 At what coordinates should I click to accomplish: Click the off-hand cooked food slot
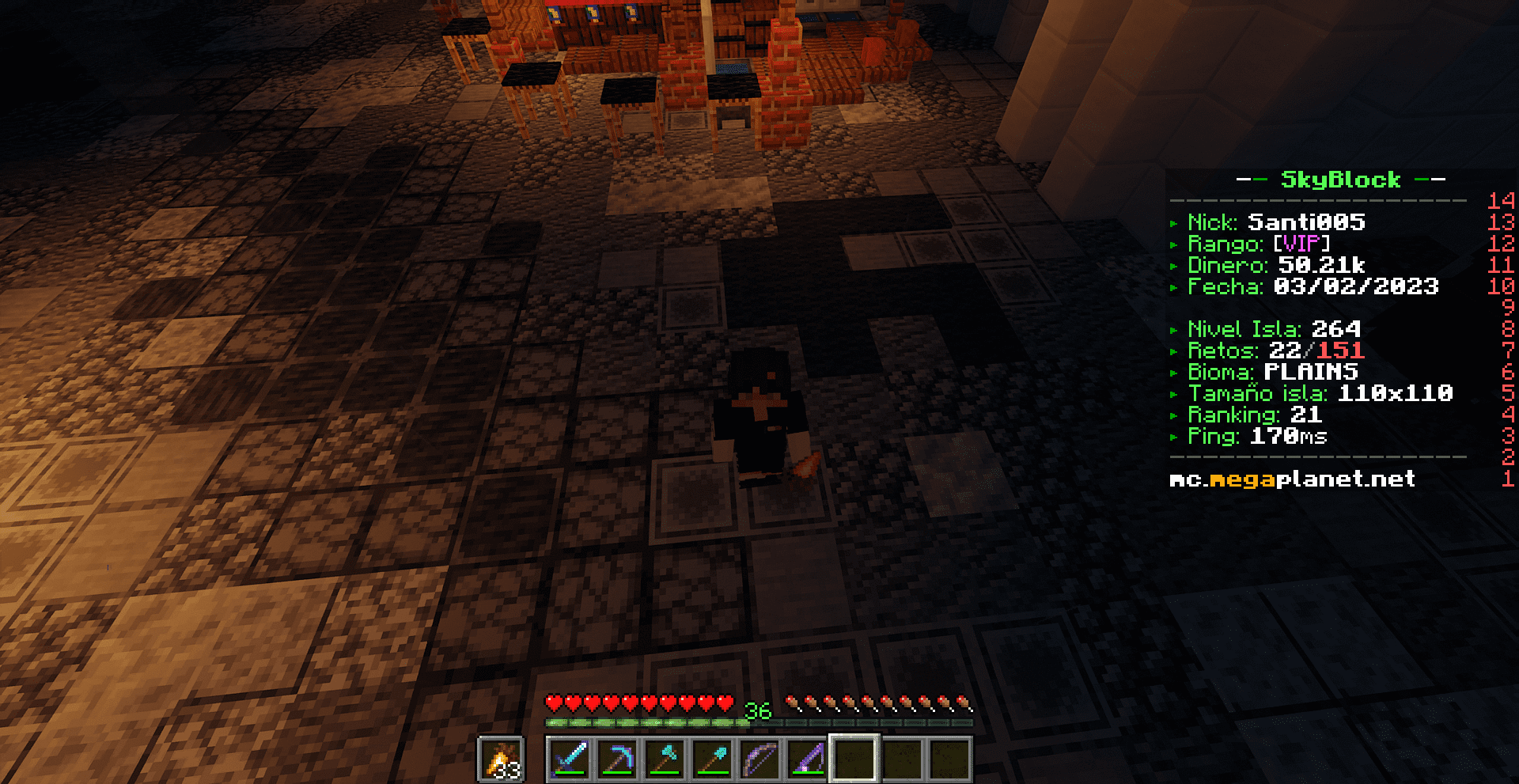pyautogui.click(x=502, y=759)
